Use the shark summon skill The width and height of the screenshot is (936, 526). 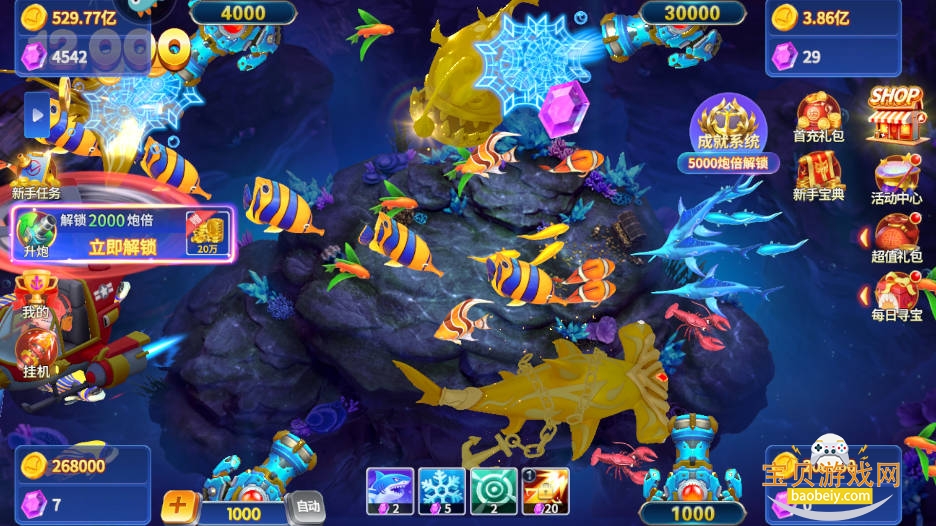click(389, 491)
